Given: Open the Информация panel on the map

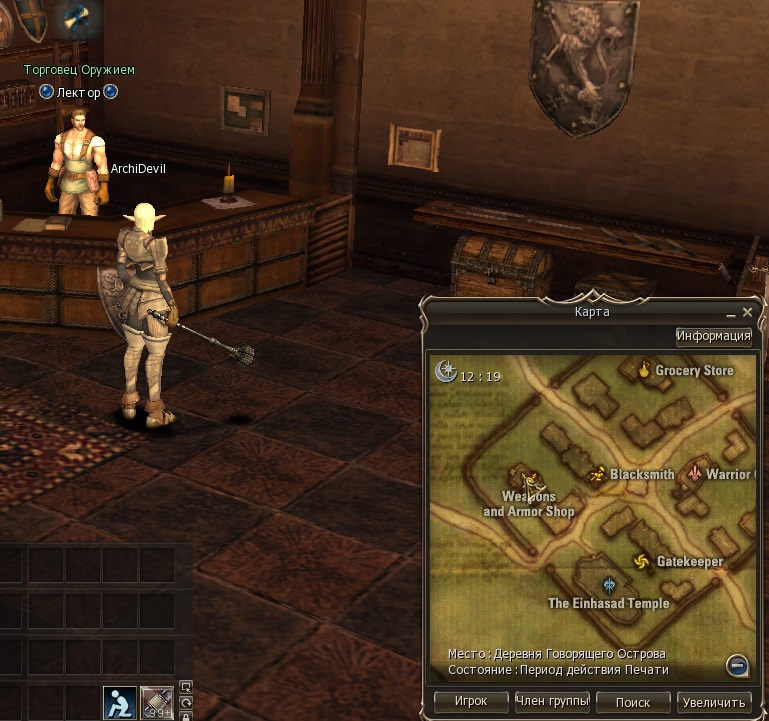Looking at the screenshot, I should click(x=713, y=336).
